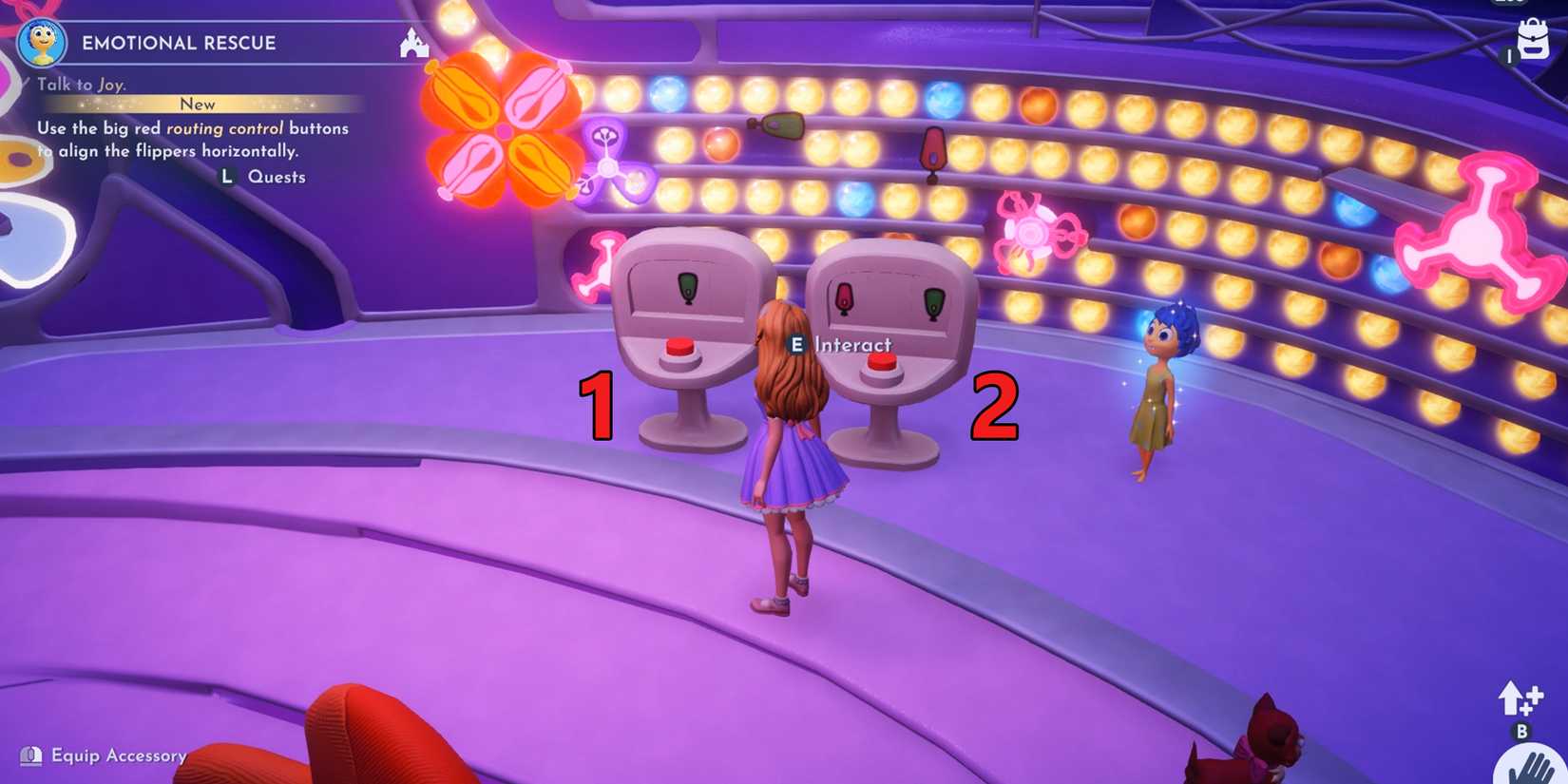This screenshot has width=1568, height=784.
Task: Toggle the green indicator light on panel 1
Action: coord(686,287)
